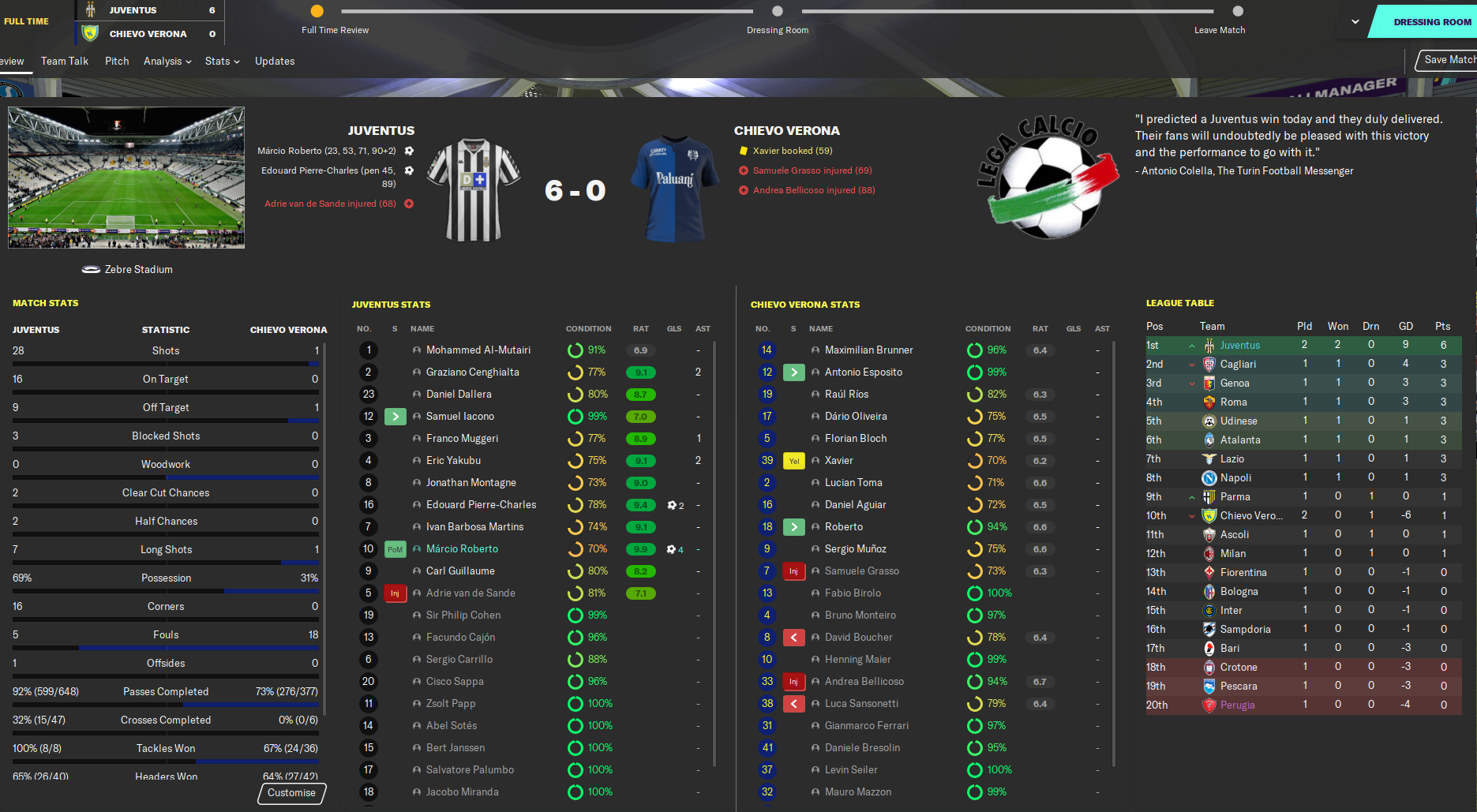
Task: Select Perugia in the league table
Action: [x=1237, y=705]
